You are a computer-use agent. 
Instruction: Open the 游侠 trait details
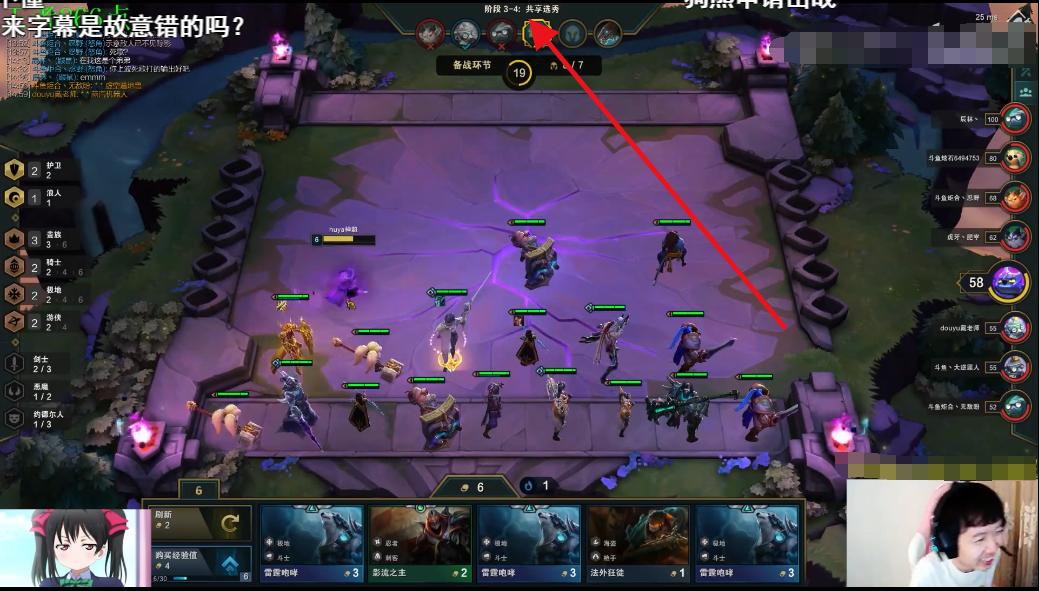pos(15,321)
